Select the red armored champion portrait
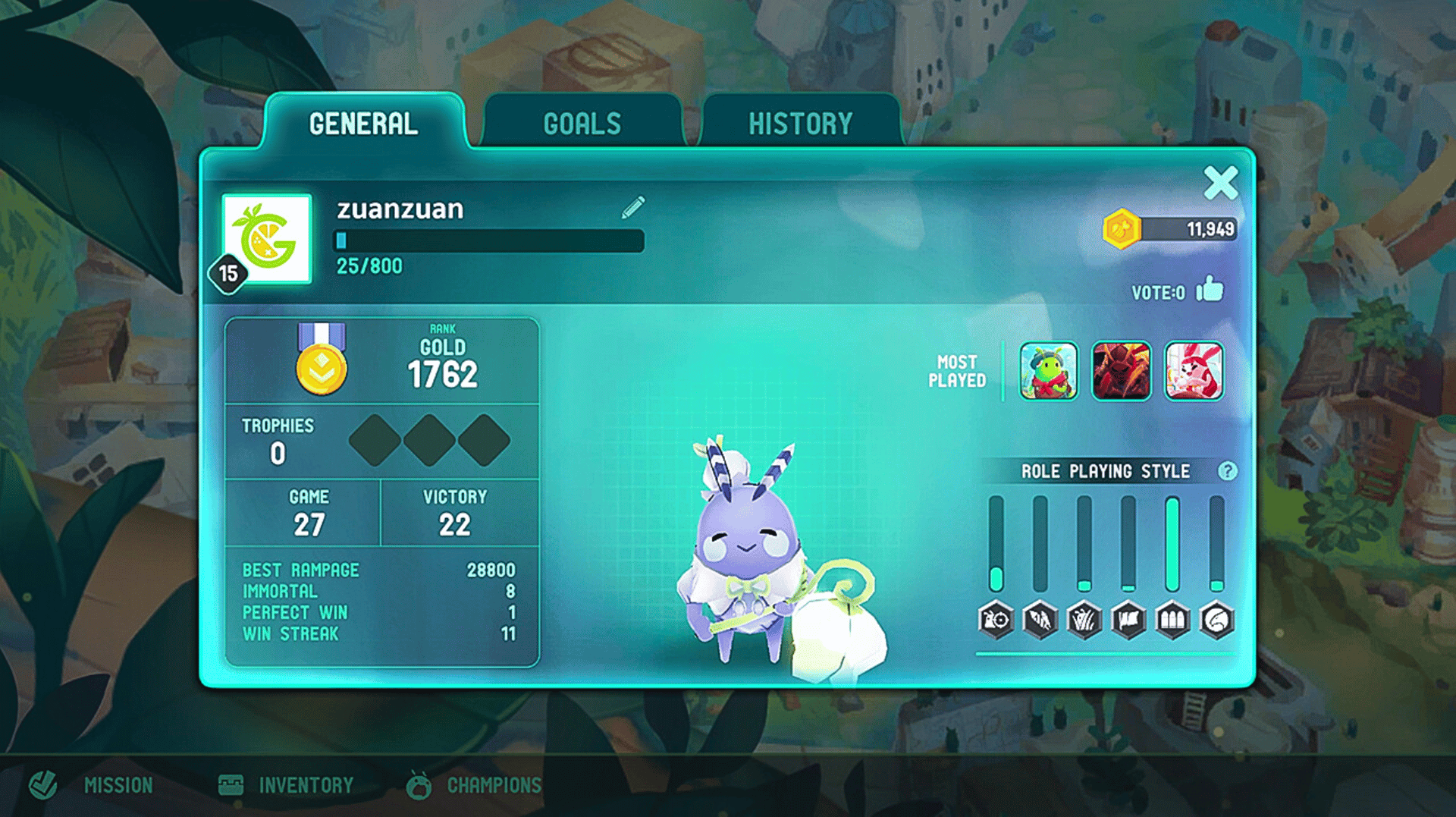 (1121, 371)
